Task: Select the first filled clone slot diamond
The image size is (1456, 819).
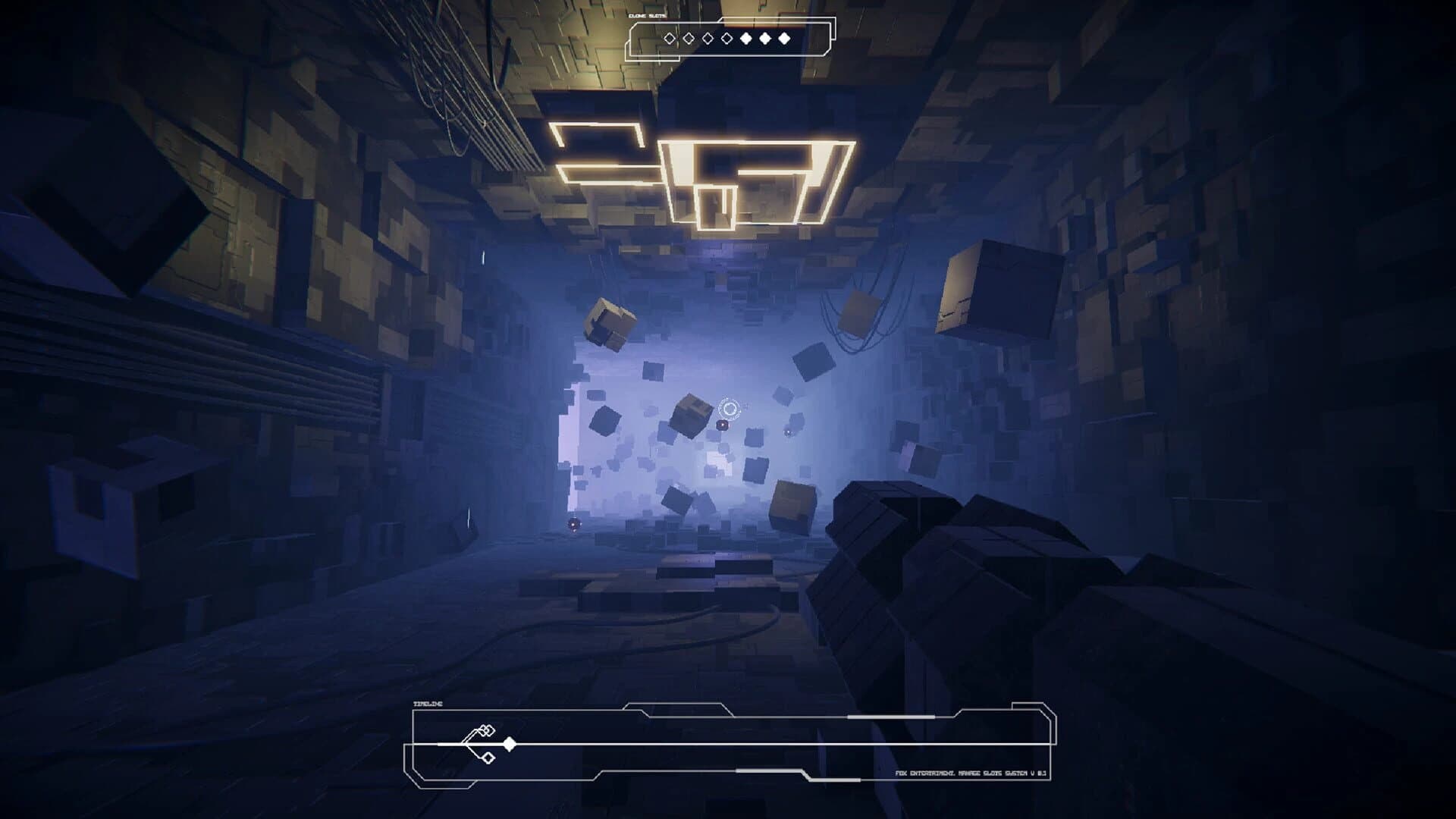Action: pyautogui.click(x=745, y=36)
